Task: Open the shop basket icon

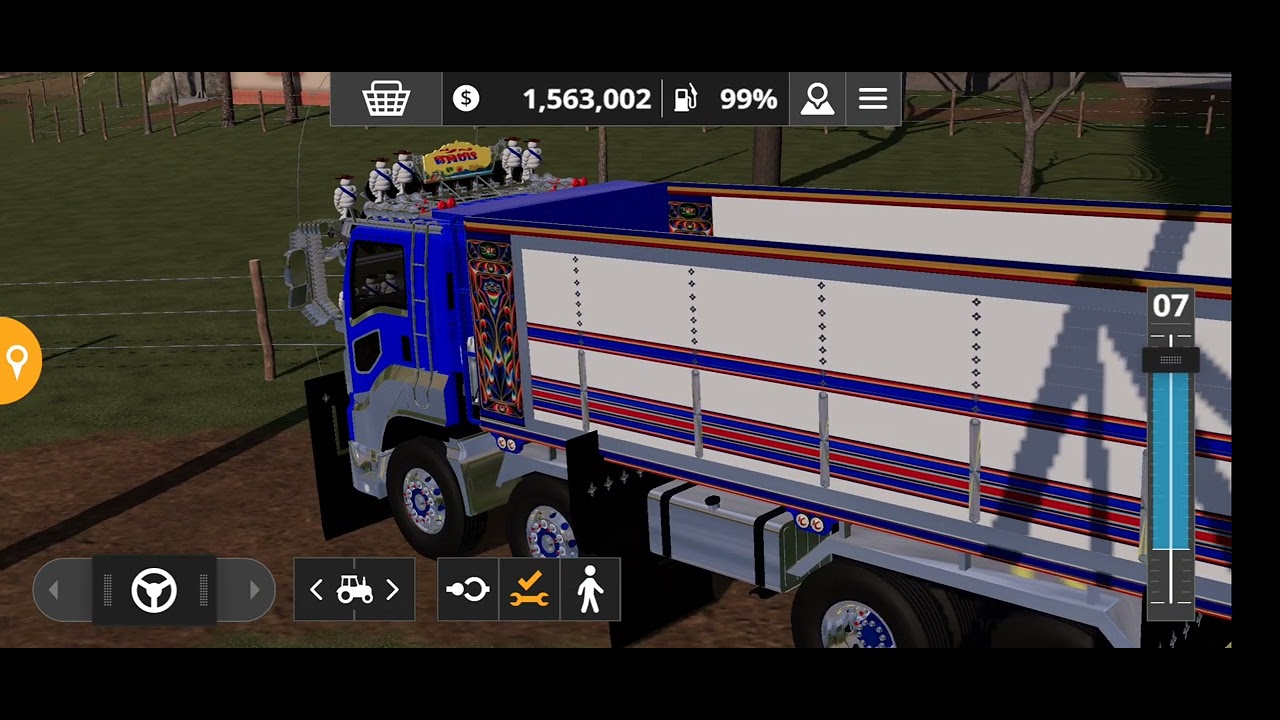Action: coord(386,99)
